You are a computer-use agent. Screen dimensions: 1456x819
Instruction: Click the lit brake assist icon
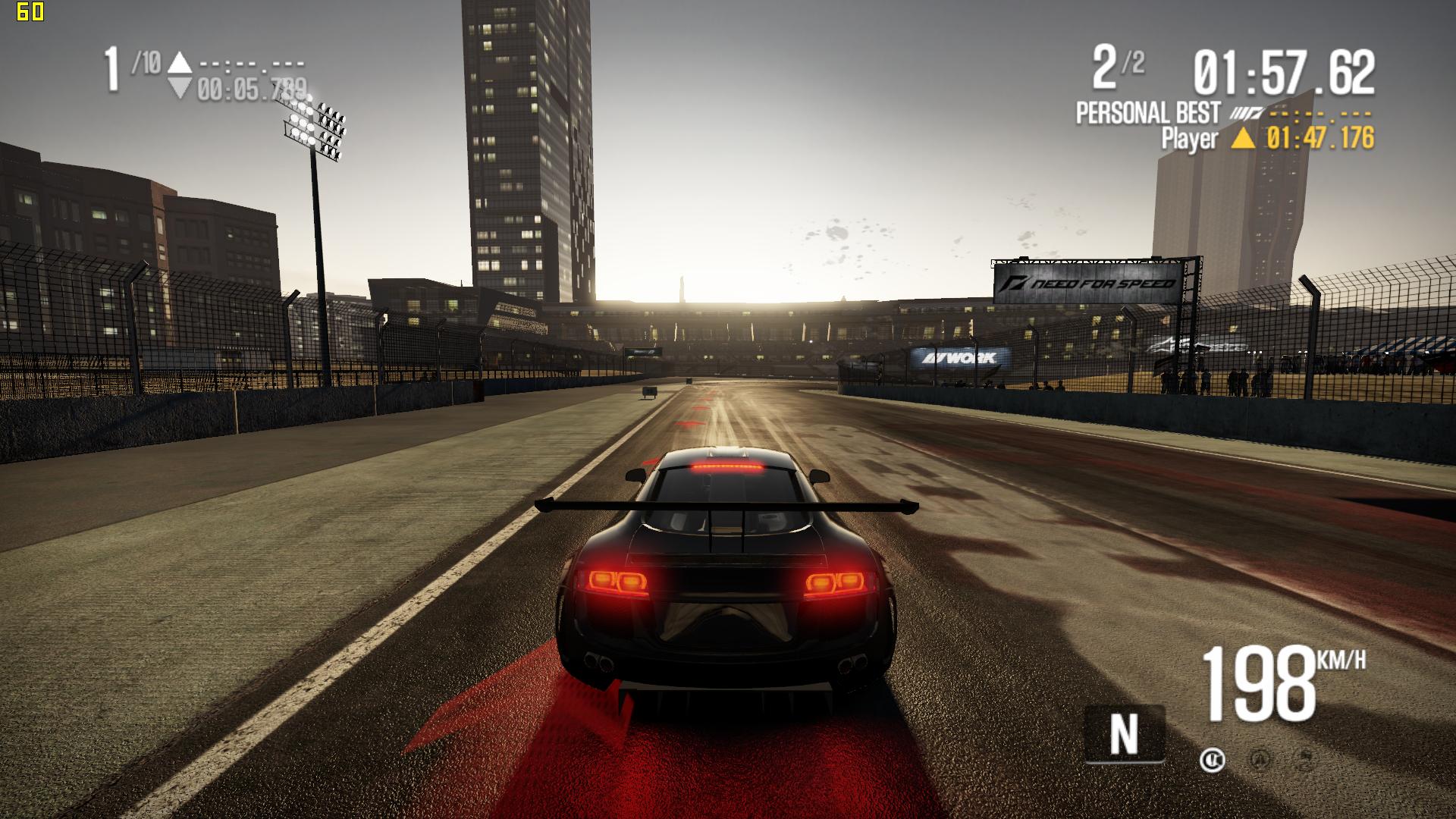(x=1212, y=759)
